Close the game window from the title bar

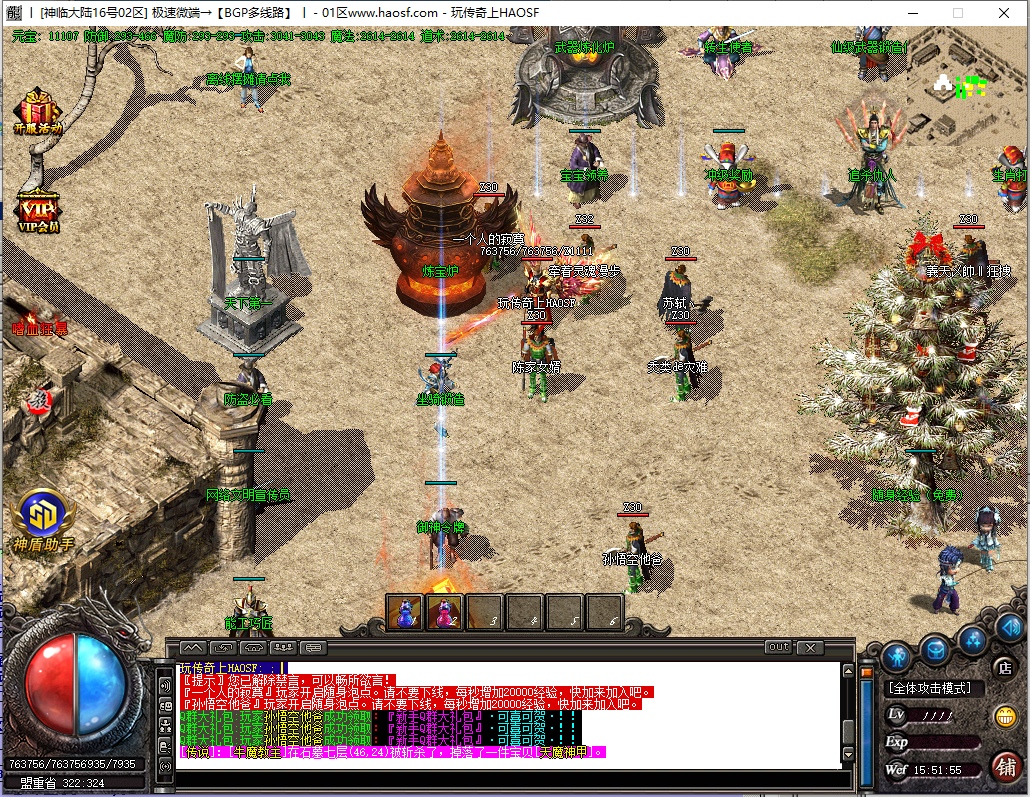1004,13
